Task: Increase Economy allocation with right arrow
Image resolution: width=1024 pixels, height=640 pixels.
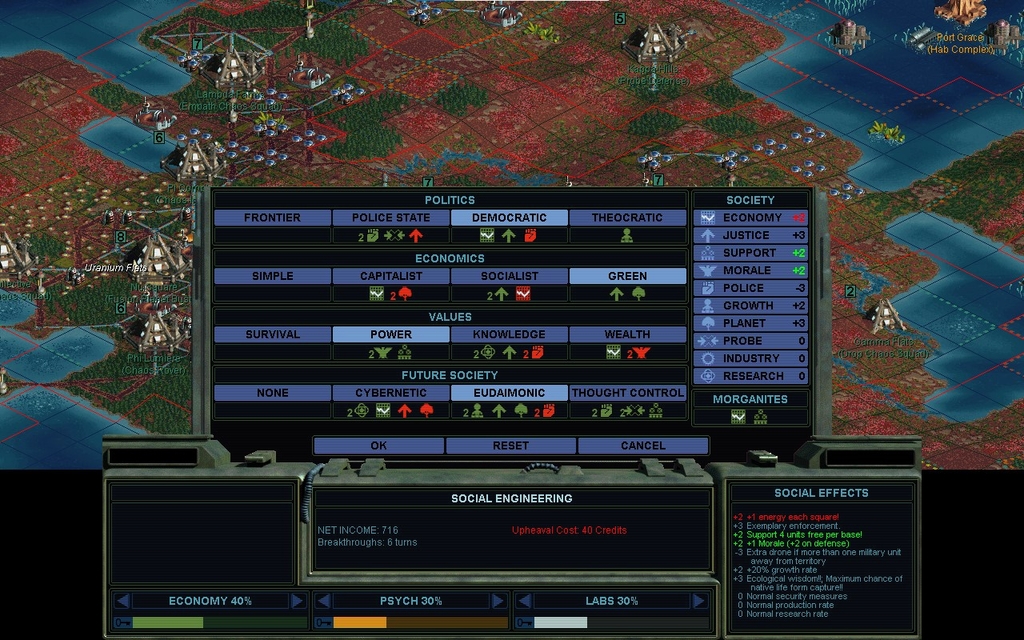Action: click(297, 601)
